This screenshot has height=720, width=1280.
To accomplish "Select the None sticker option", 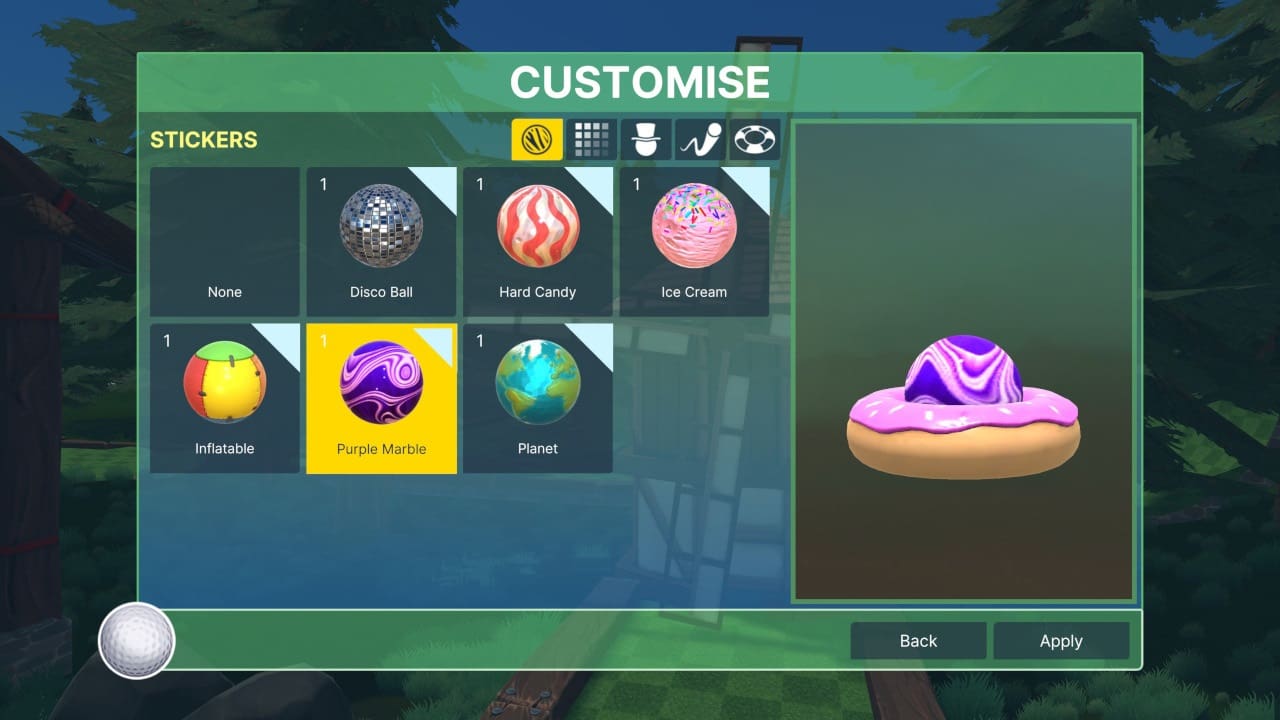I will 224,240.
